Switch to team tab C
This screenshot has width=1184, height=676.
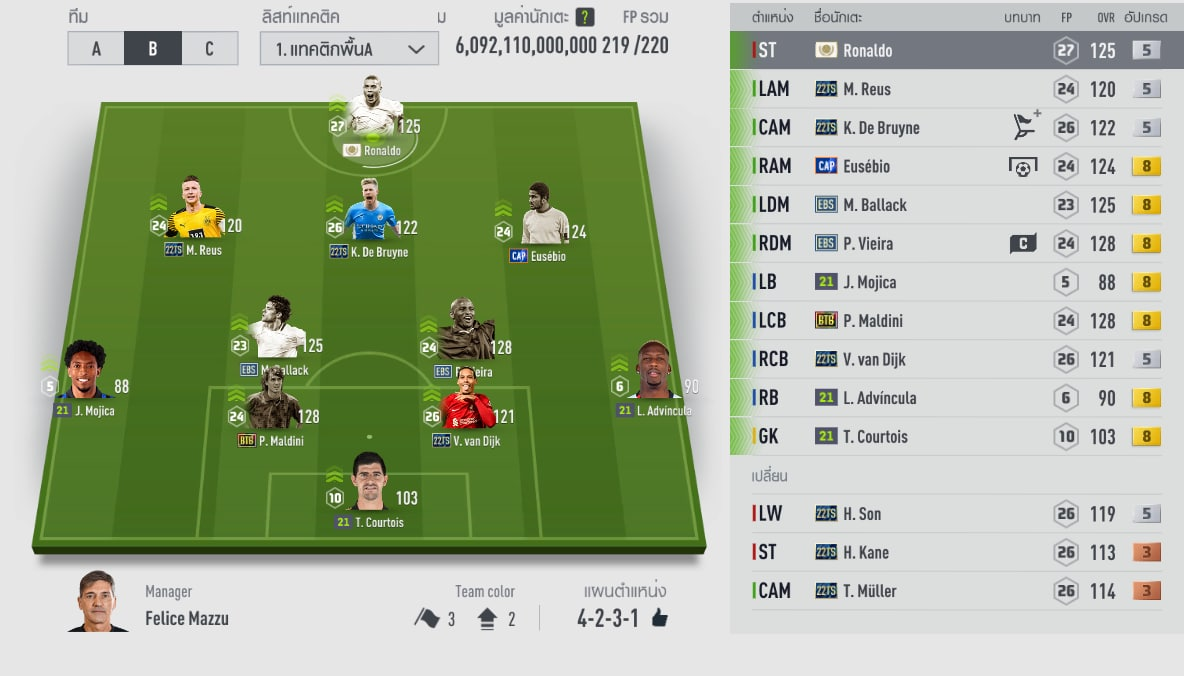coord(209,48)
